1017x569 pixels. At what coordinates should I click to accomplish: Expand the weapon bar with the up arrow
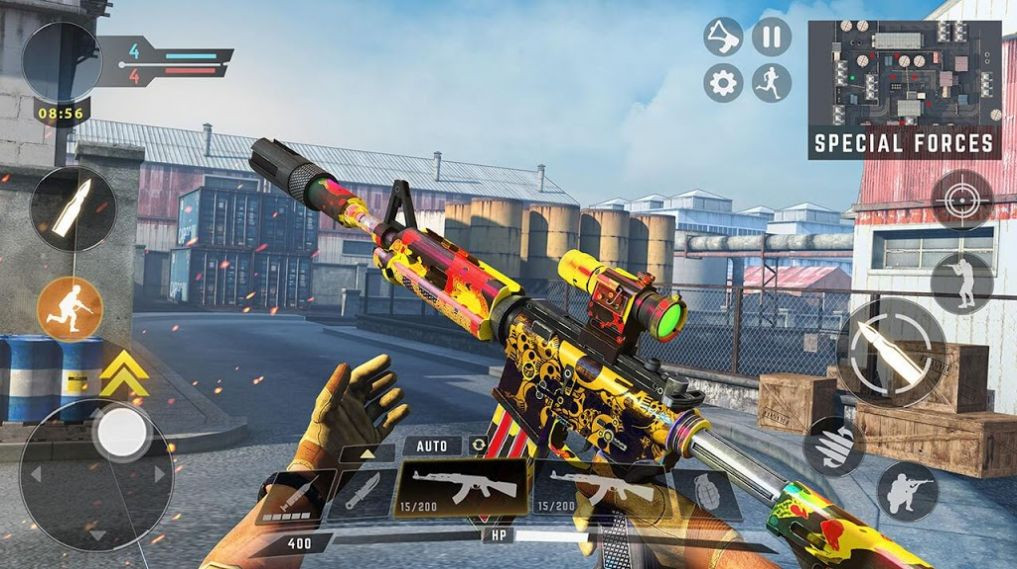366,453
